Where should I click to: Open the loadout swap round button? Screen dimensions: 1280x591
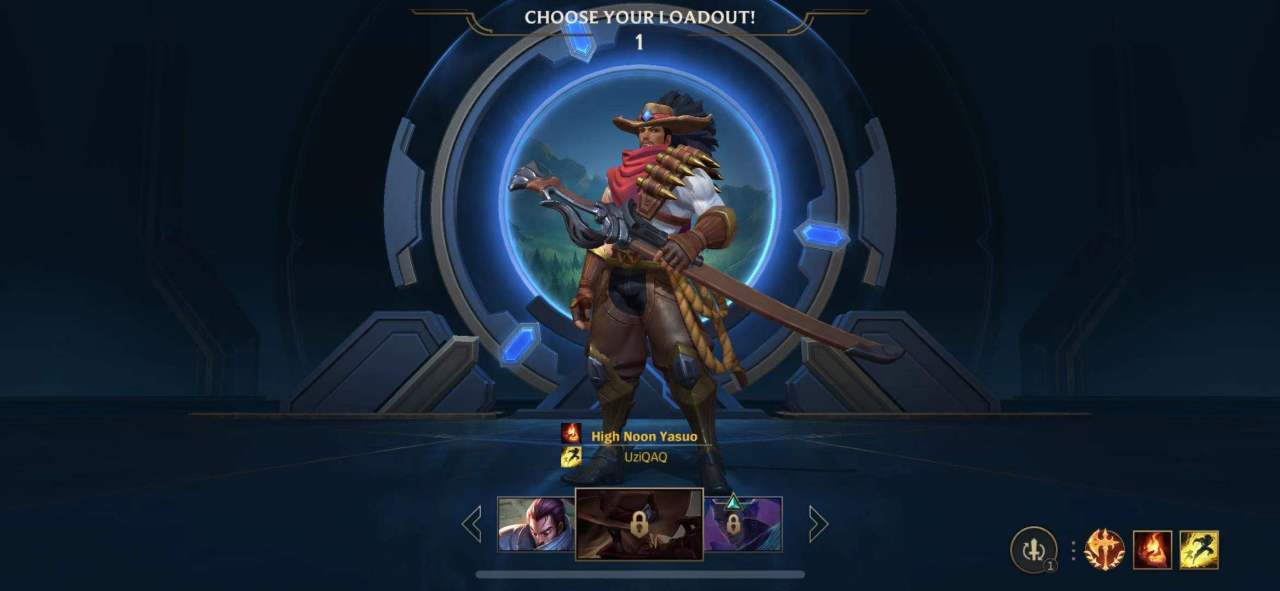point(1033,550)
